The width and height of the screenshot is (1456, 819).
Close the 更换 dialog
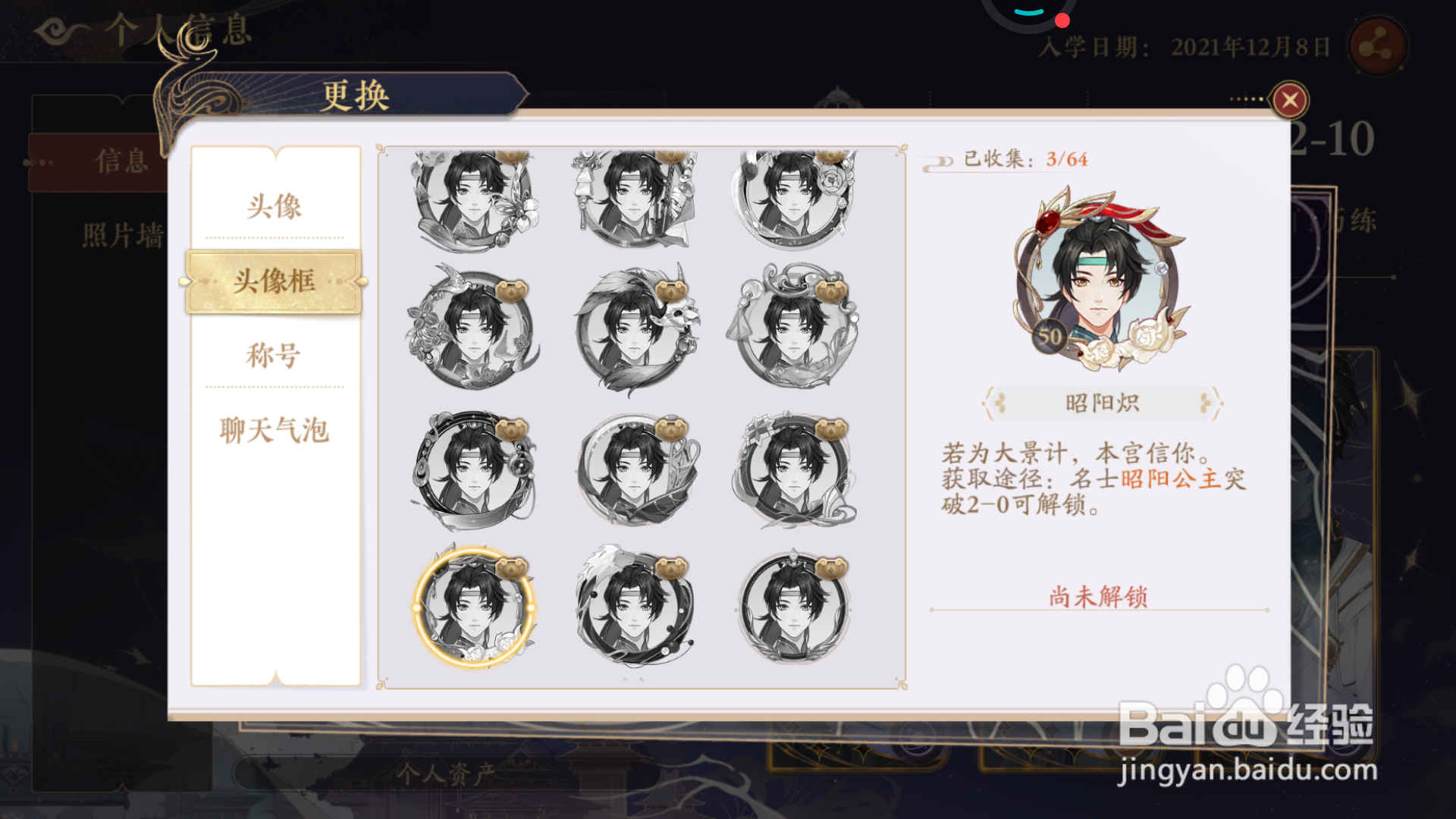pos(1290,101)
